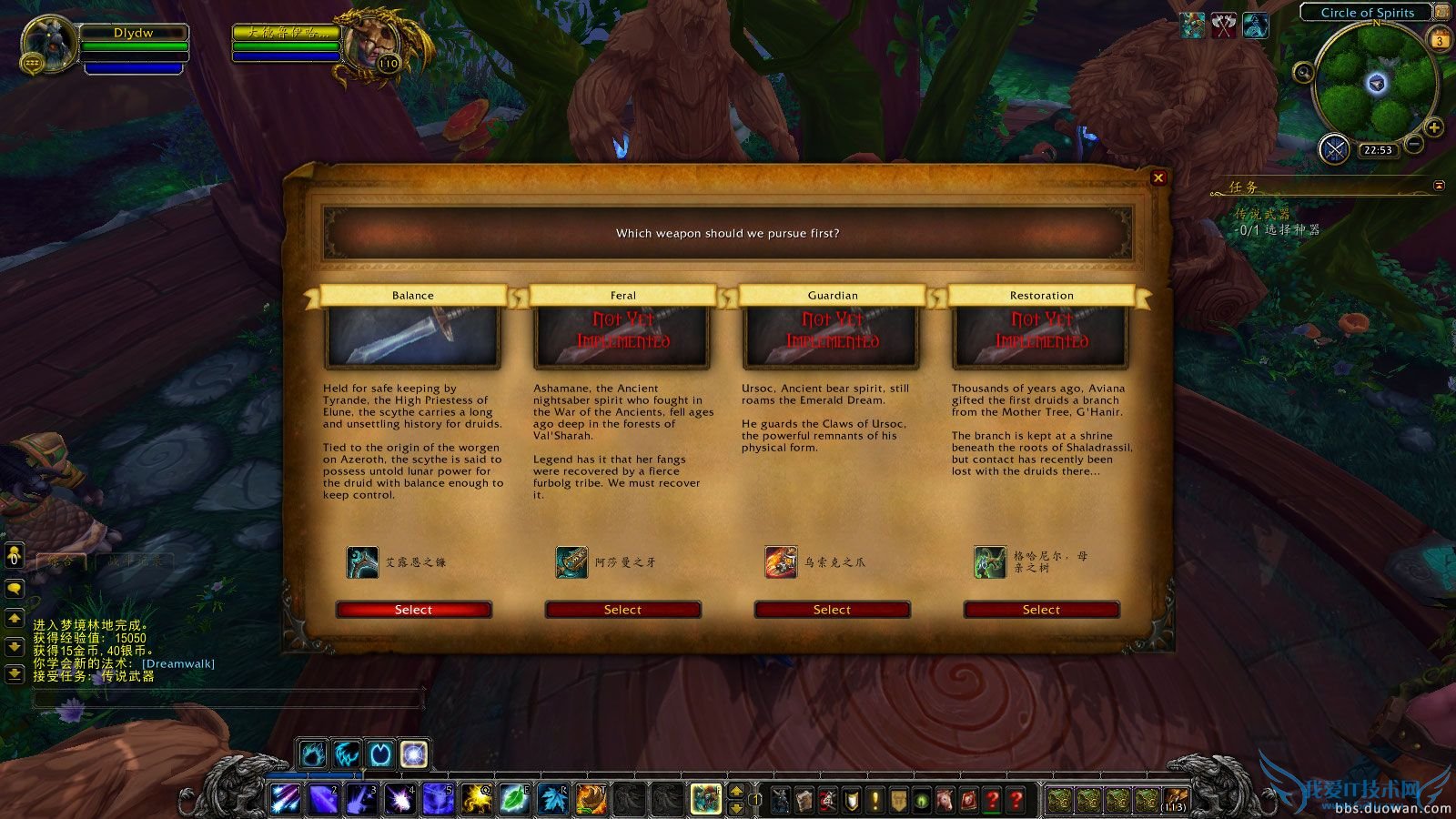This screenshot has width=1456, height=819.
Task: Click Select under the Balance weapon
Action: point(413,610)
